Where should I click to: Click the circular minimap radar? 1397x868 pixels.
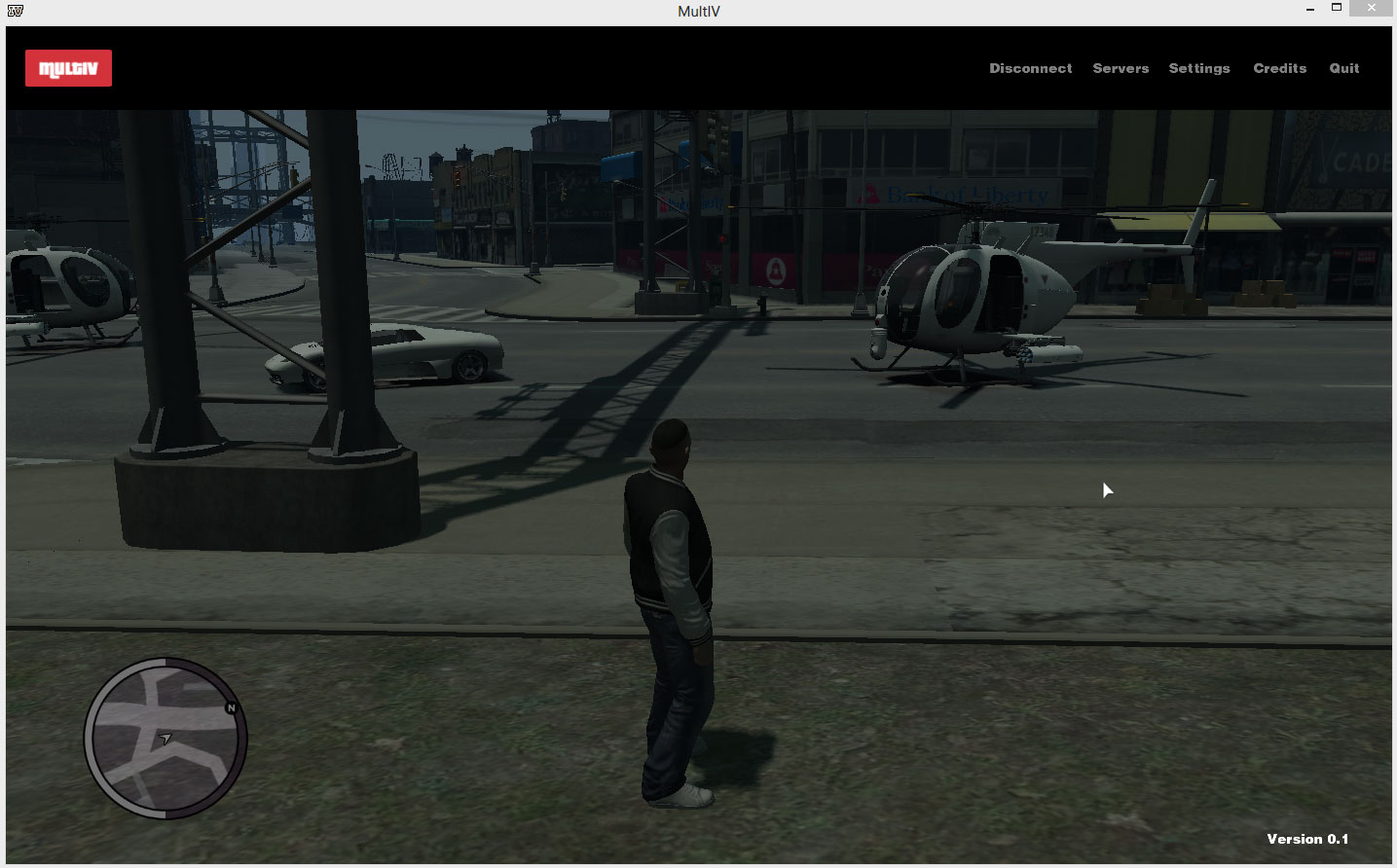tap(165, 738)
